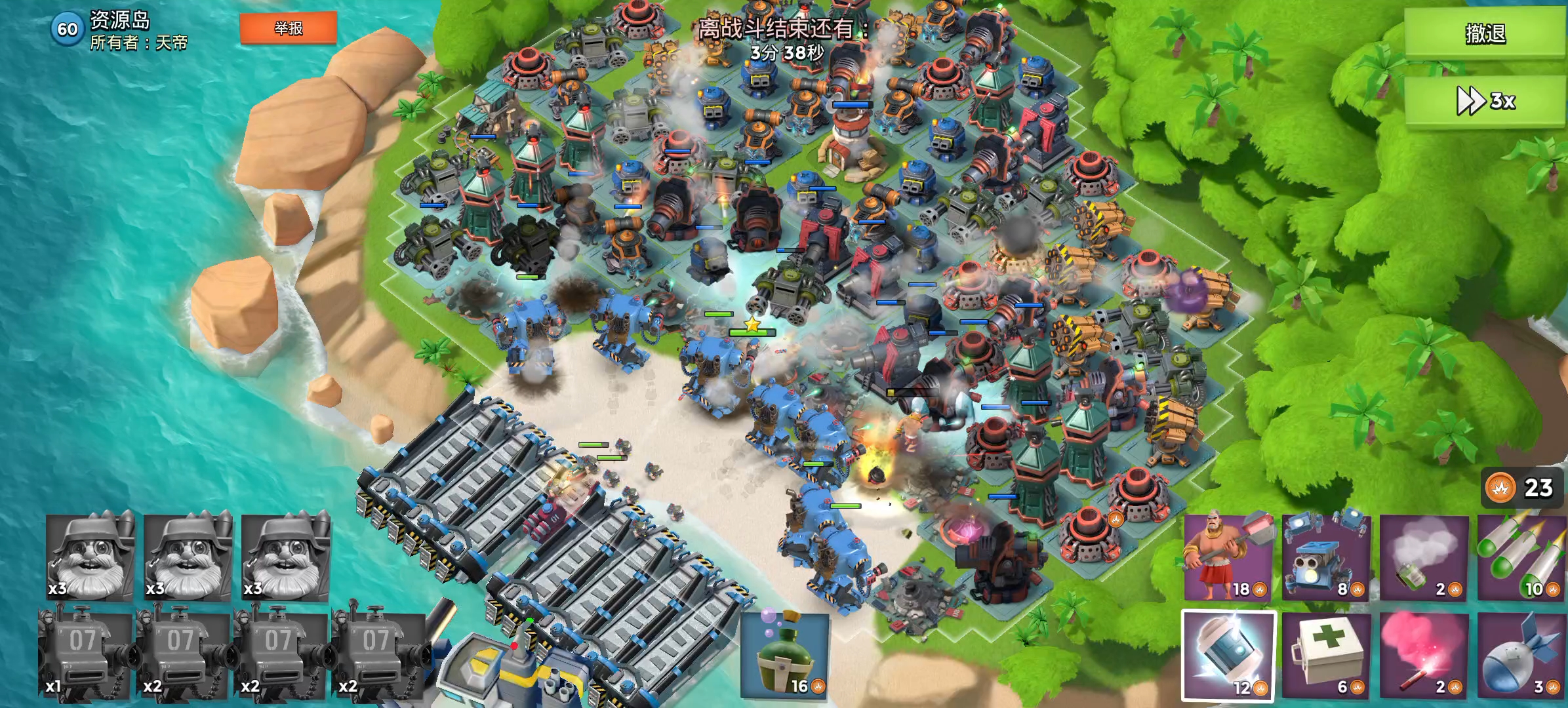Viewport: 1568px width, 708px height.
Task: Activate the pink Flare ability
Action: click(x=1423, y=656)
